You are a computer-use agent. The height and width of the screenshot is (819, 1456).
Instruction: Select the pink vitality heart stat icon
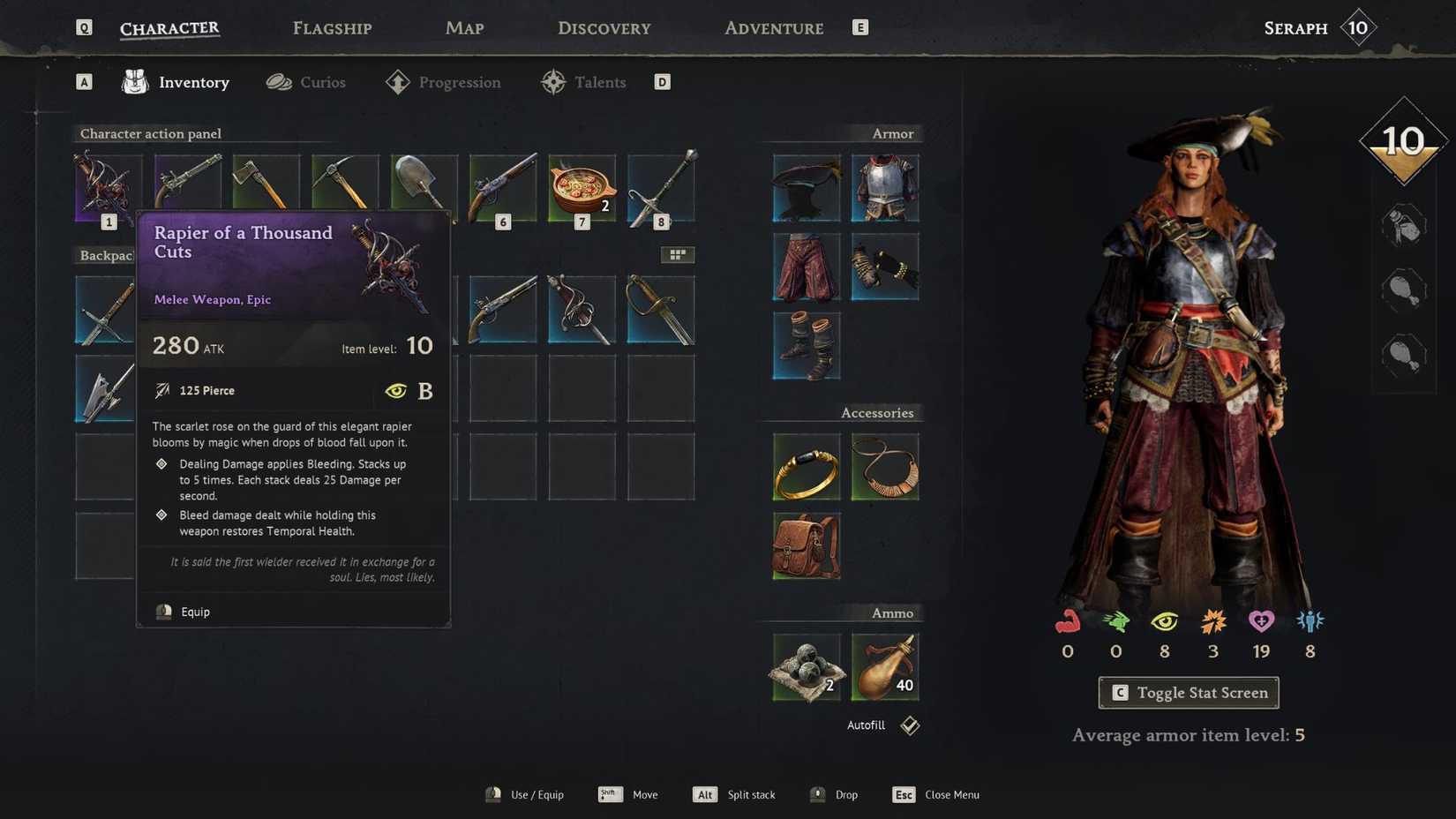click(1261, 622)
